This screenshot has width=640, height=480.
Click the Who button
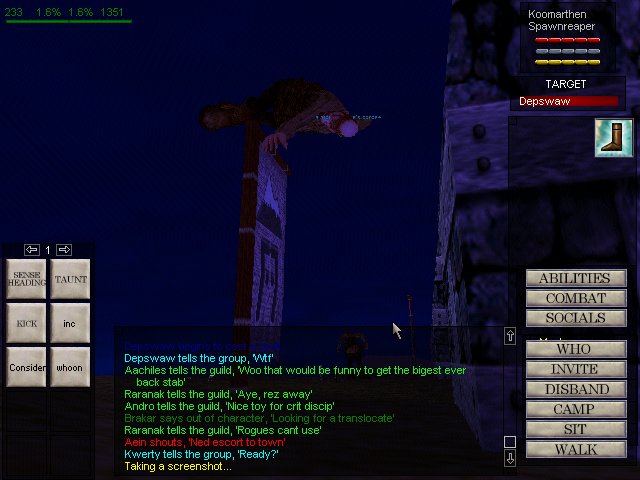(576, 350)
